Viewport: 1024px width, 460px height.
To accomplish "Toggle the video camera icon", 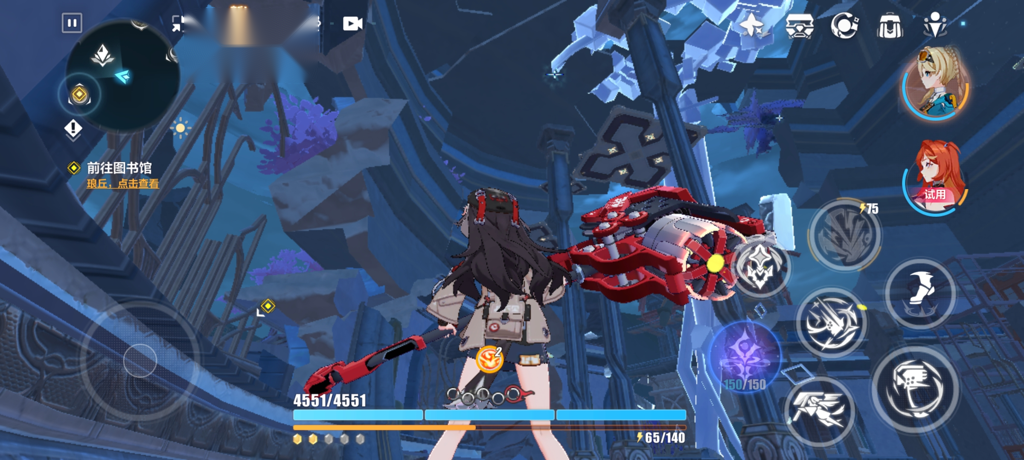I will click(352, 23).
